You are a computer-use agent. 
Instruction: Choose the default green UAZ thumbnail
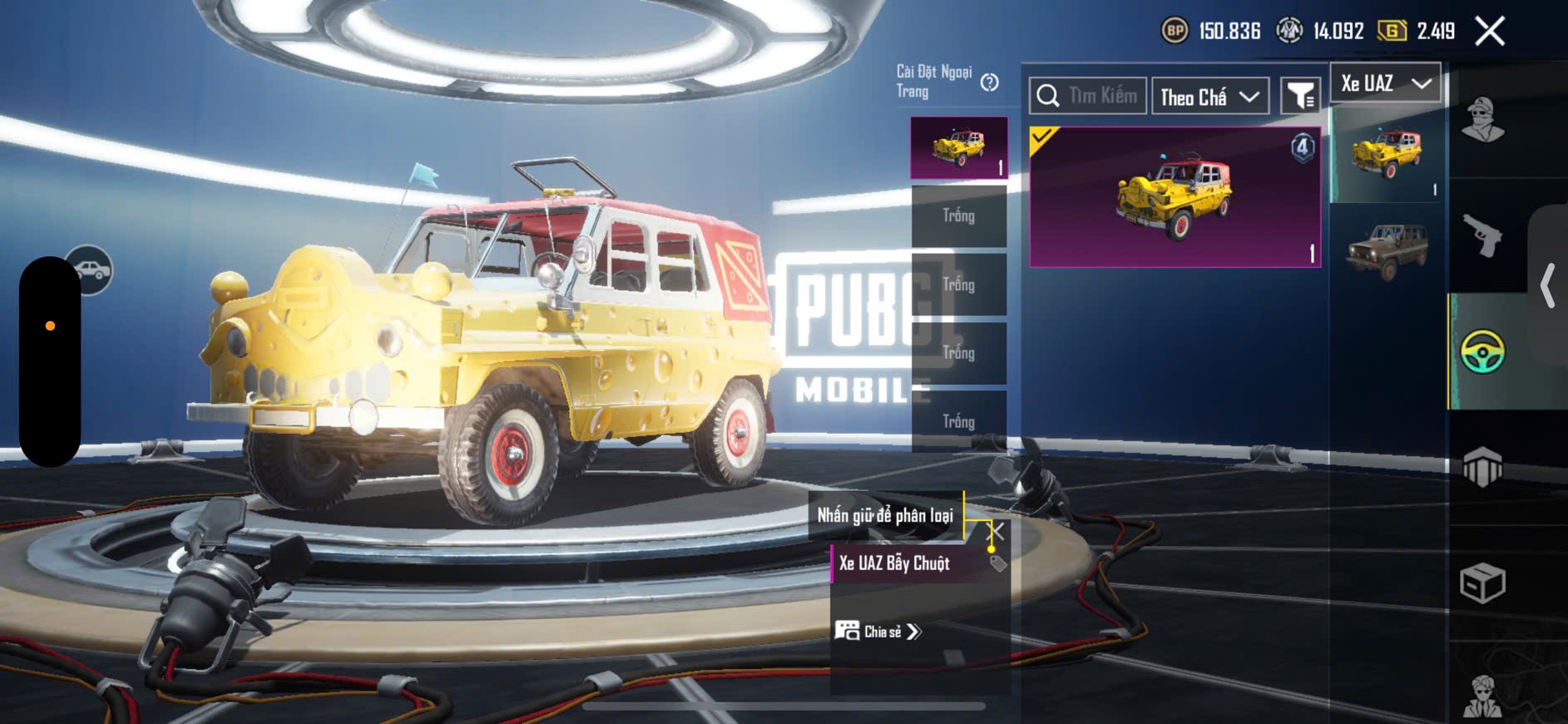click(x=1387, y=250)
